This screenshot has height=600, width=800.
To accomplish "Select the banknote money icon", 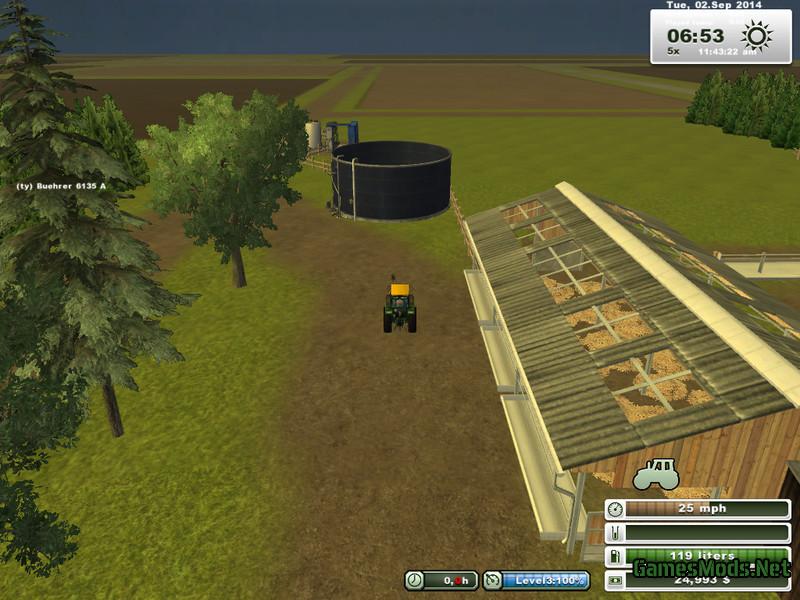I will (615, 579).
